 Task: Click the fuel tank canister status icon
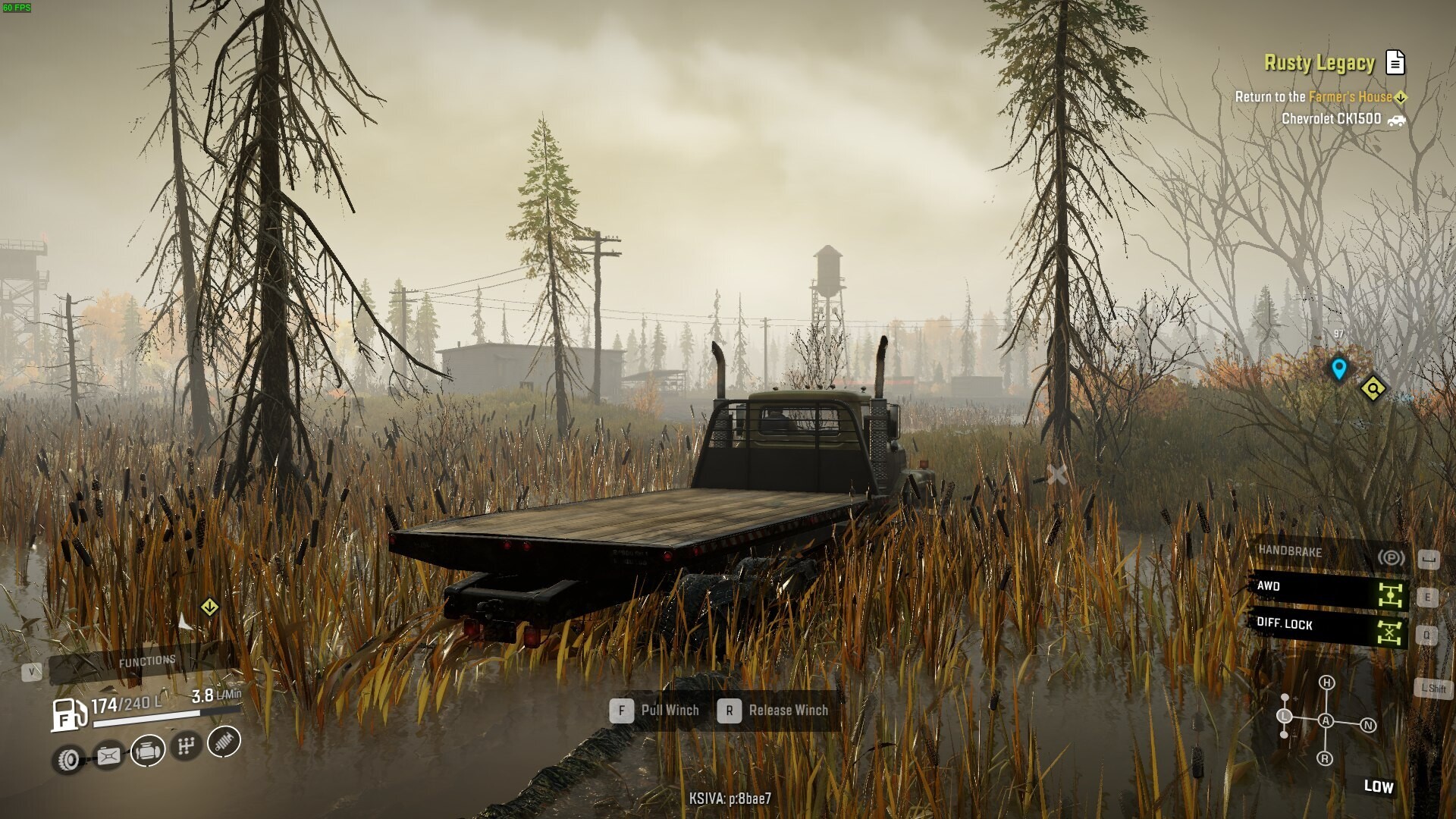click(x=108, y=756)
